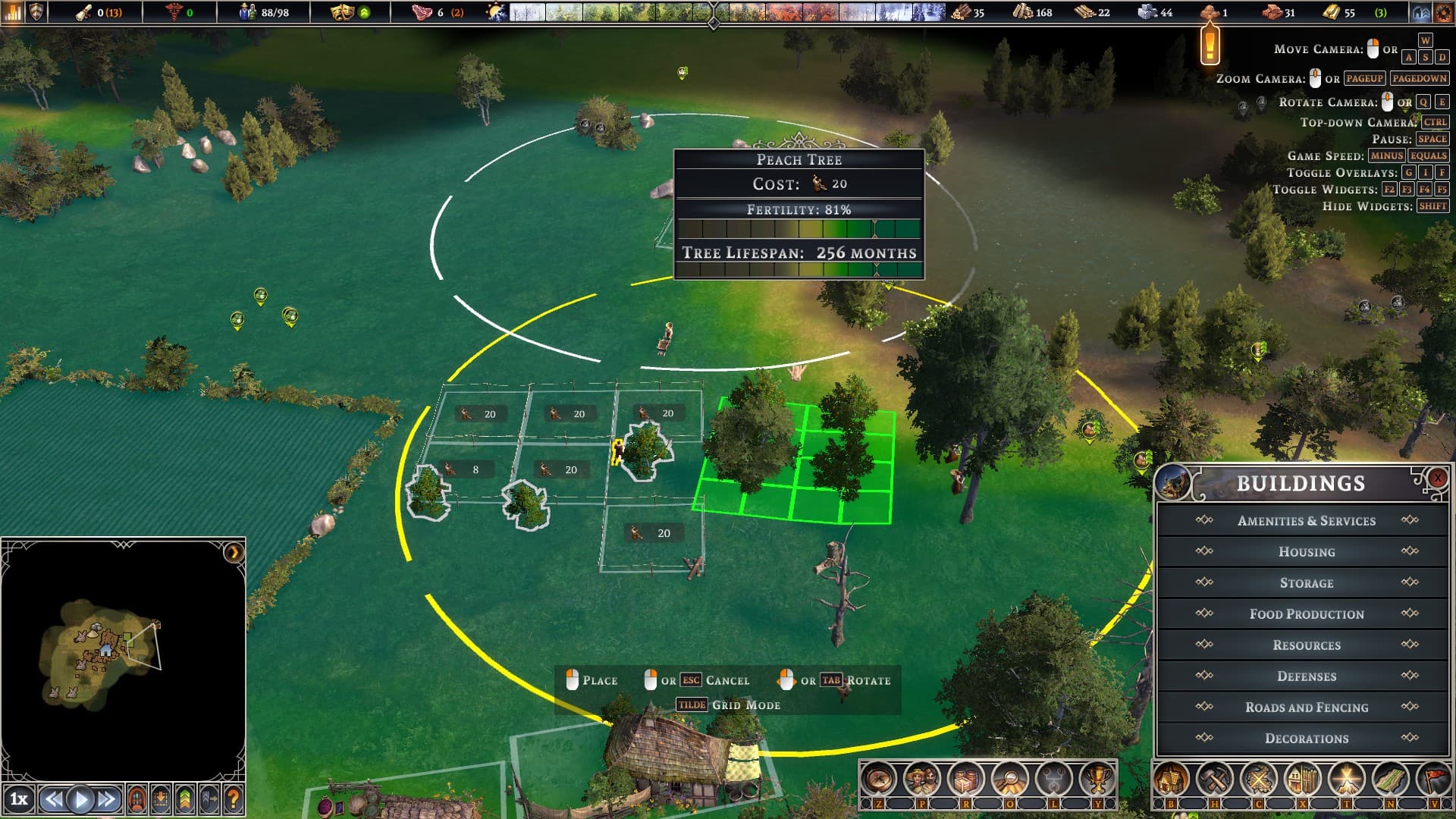Open the Decorations category
Viewport: 1456px width, 819px height.
tap(1306, 739)
